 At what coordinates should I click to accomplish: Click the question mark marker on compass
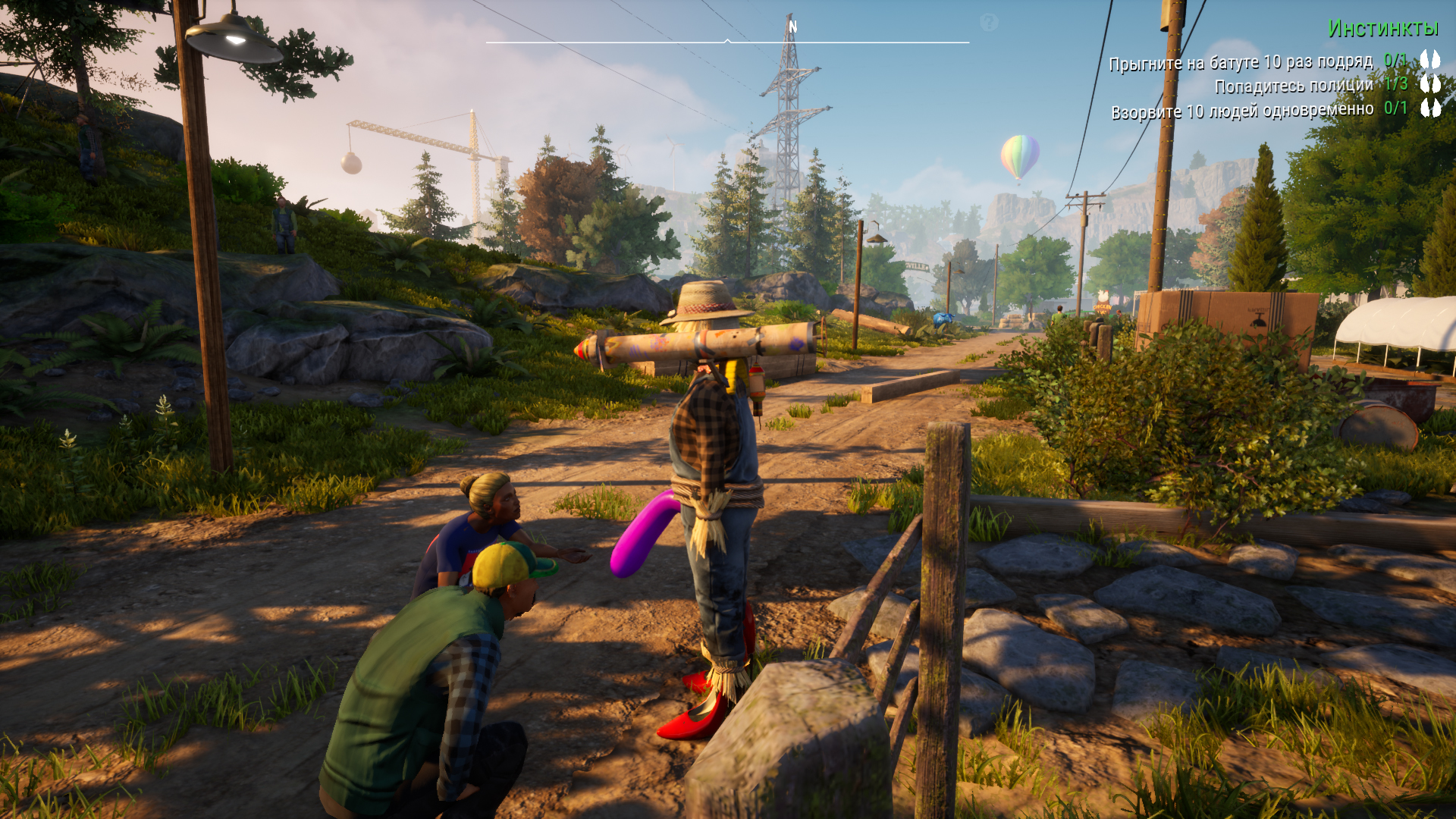click(x=989, y=23)
